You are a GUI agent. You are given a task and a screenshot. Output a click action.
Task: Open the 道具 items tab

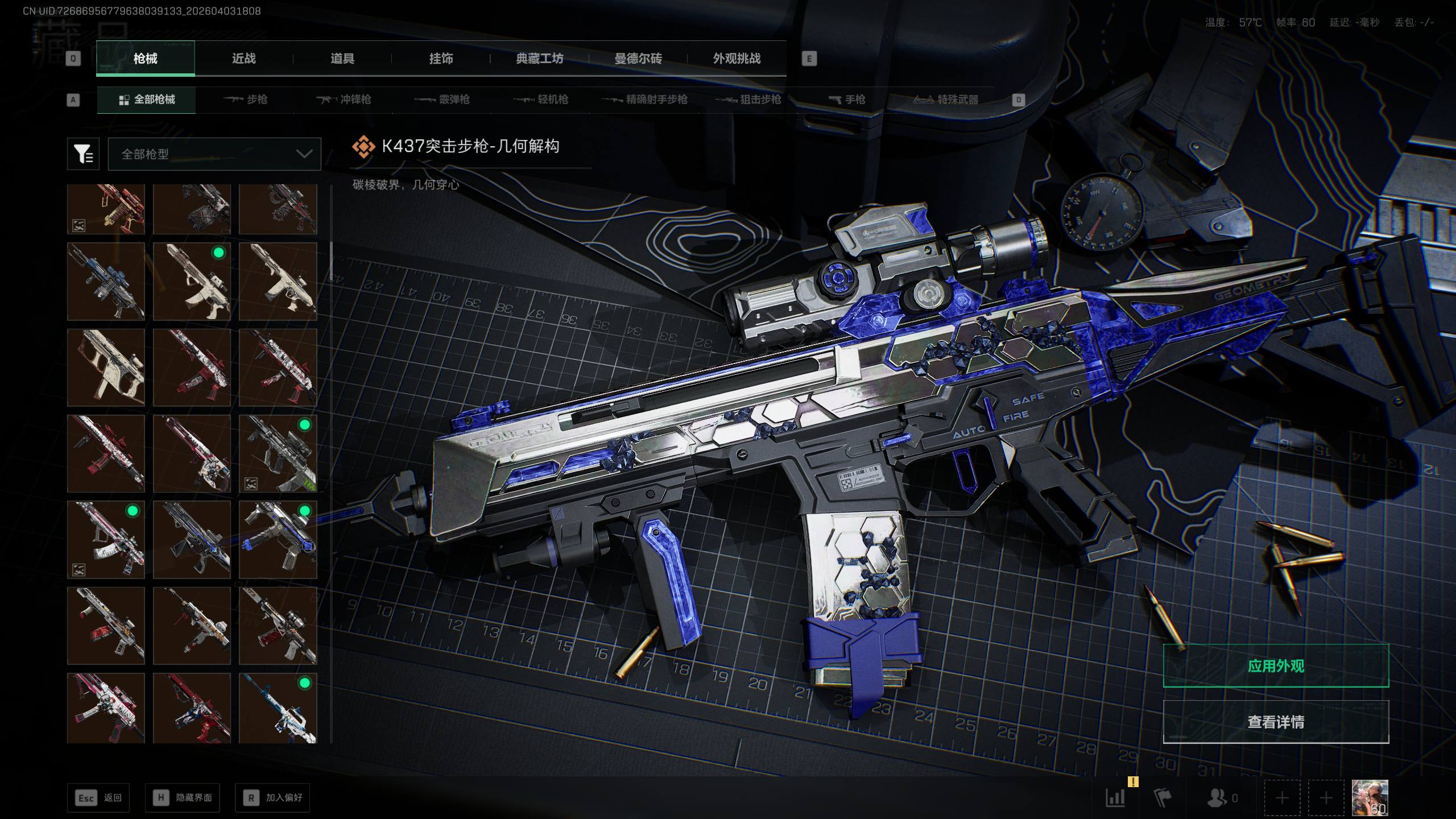[x=342, y=59]
